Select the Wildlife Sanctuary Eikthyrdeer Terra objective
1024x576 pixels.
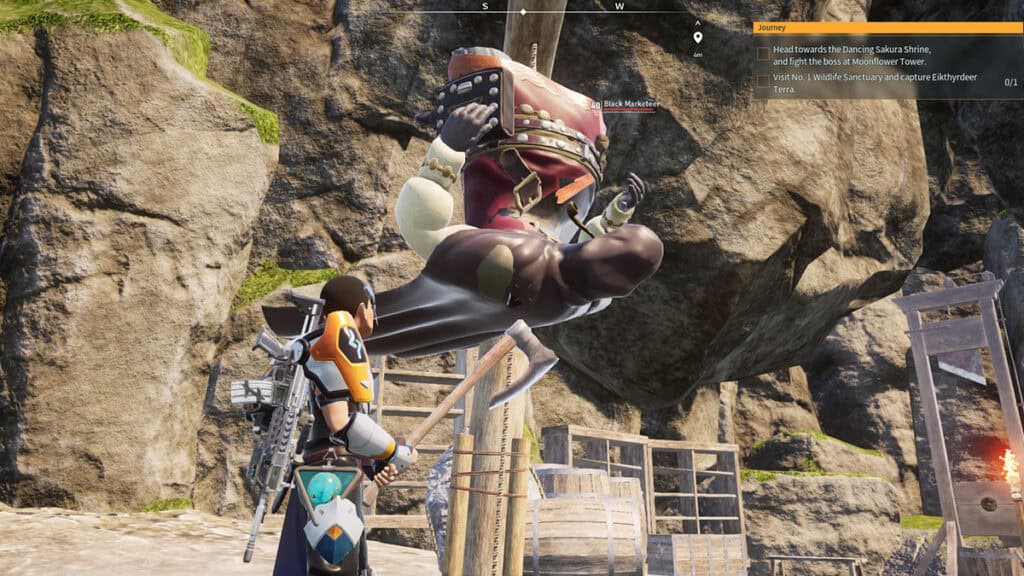pos(858,83)
